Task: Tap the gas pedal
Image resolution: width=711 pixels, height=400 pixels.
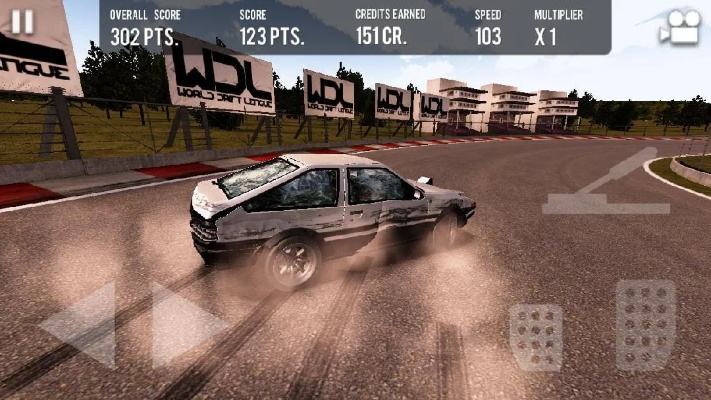Action: (645, 325)
